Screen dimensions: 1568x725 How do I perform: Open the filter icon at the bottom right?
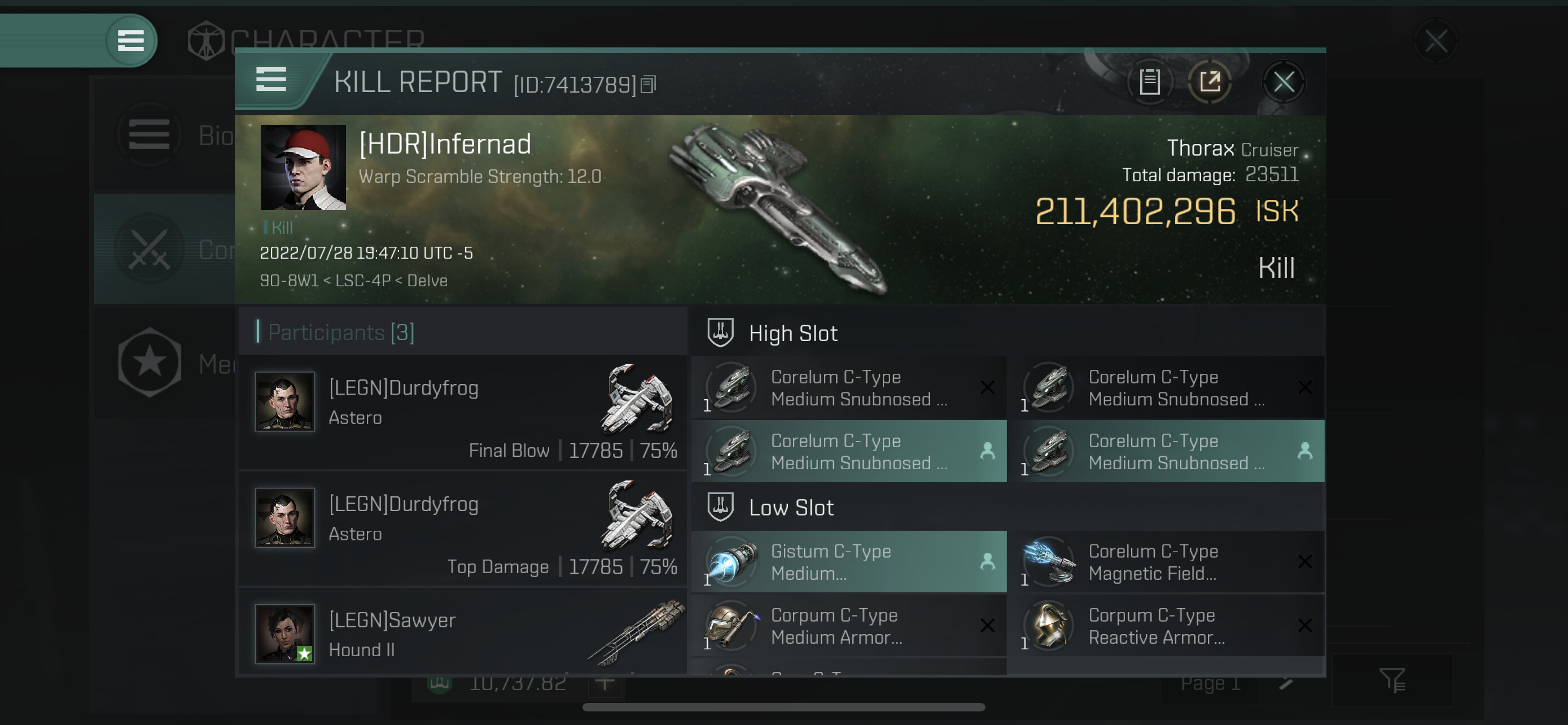pos(1391,680)
